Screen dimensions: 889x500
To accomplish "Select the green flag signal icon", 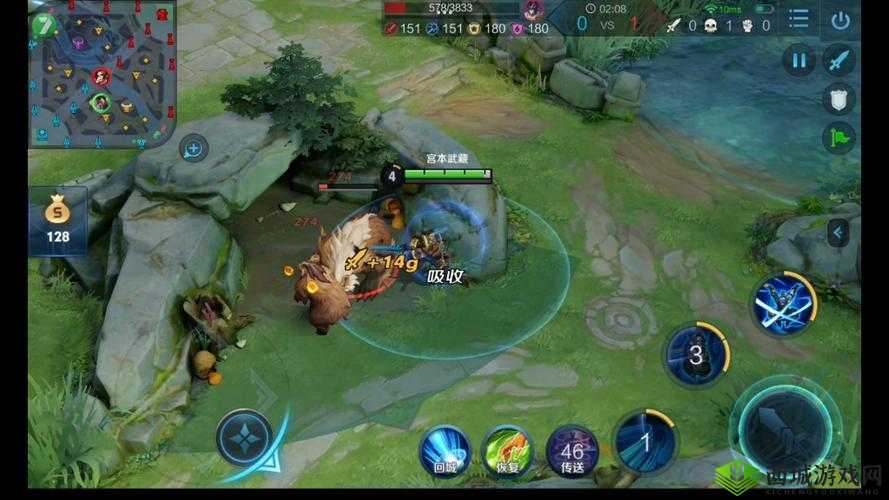I will coord(838,137).
